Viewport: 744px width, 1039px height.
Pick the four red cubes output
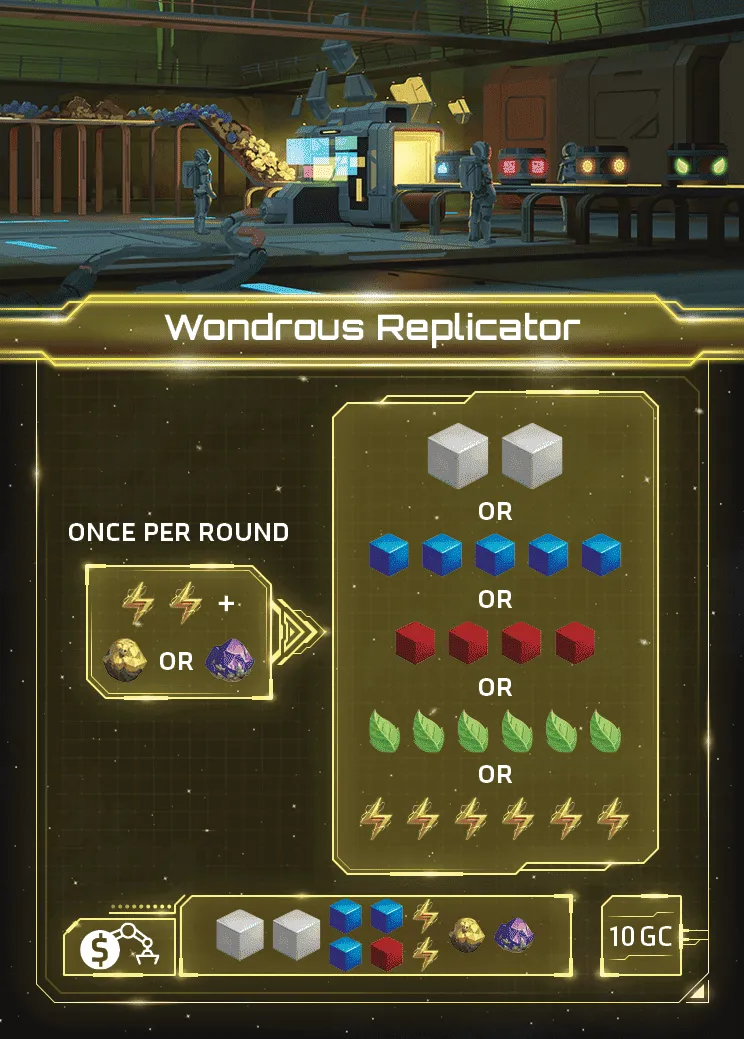pyautogui.click(x=494, y=643)
